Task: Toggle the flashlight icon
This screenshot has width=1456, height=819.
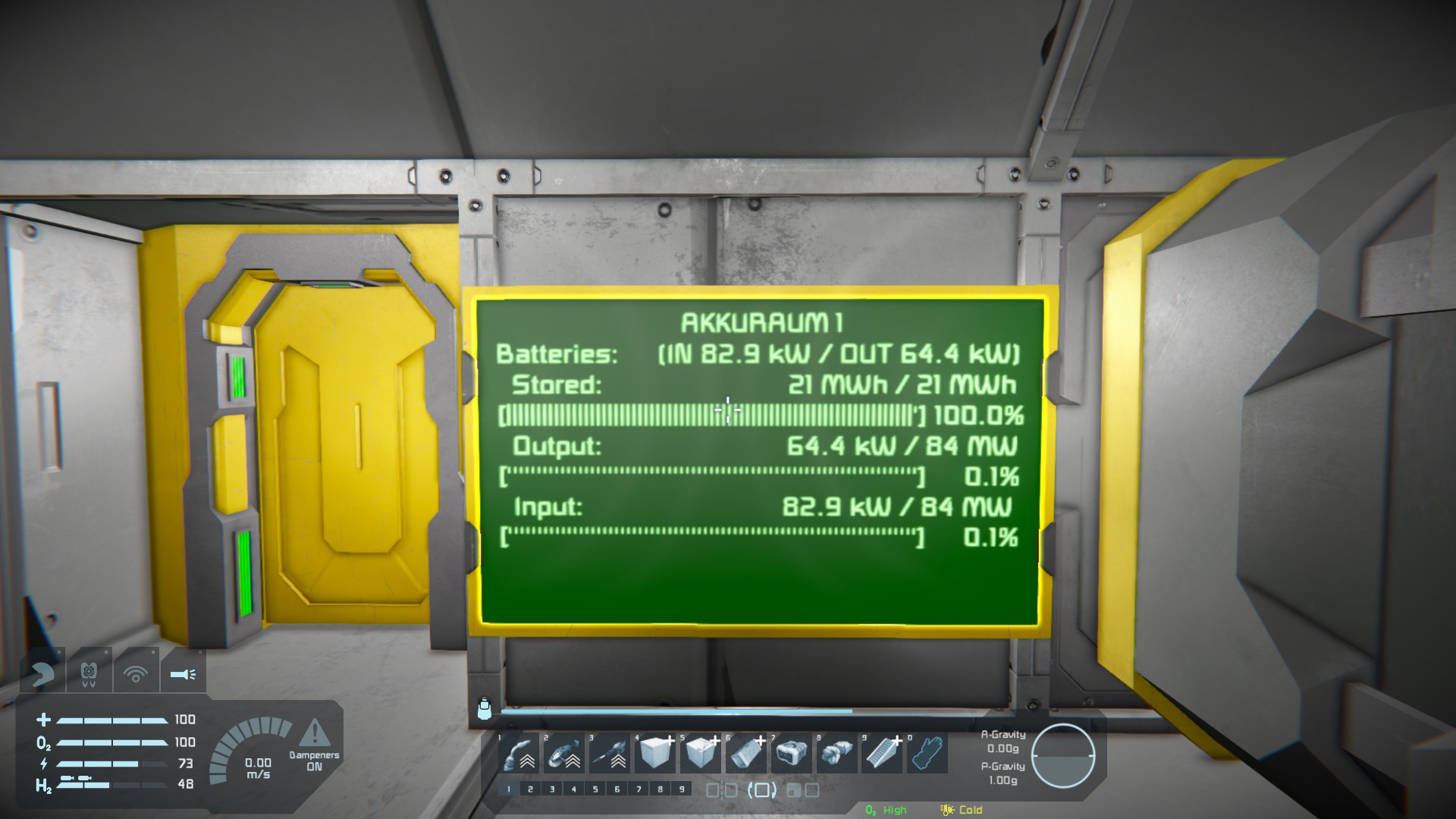Action: [183, 673]
